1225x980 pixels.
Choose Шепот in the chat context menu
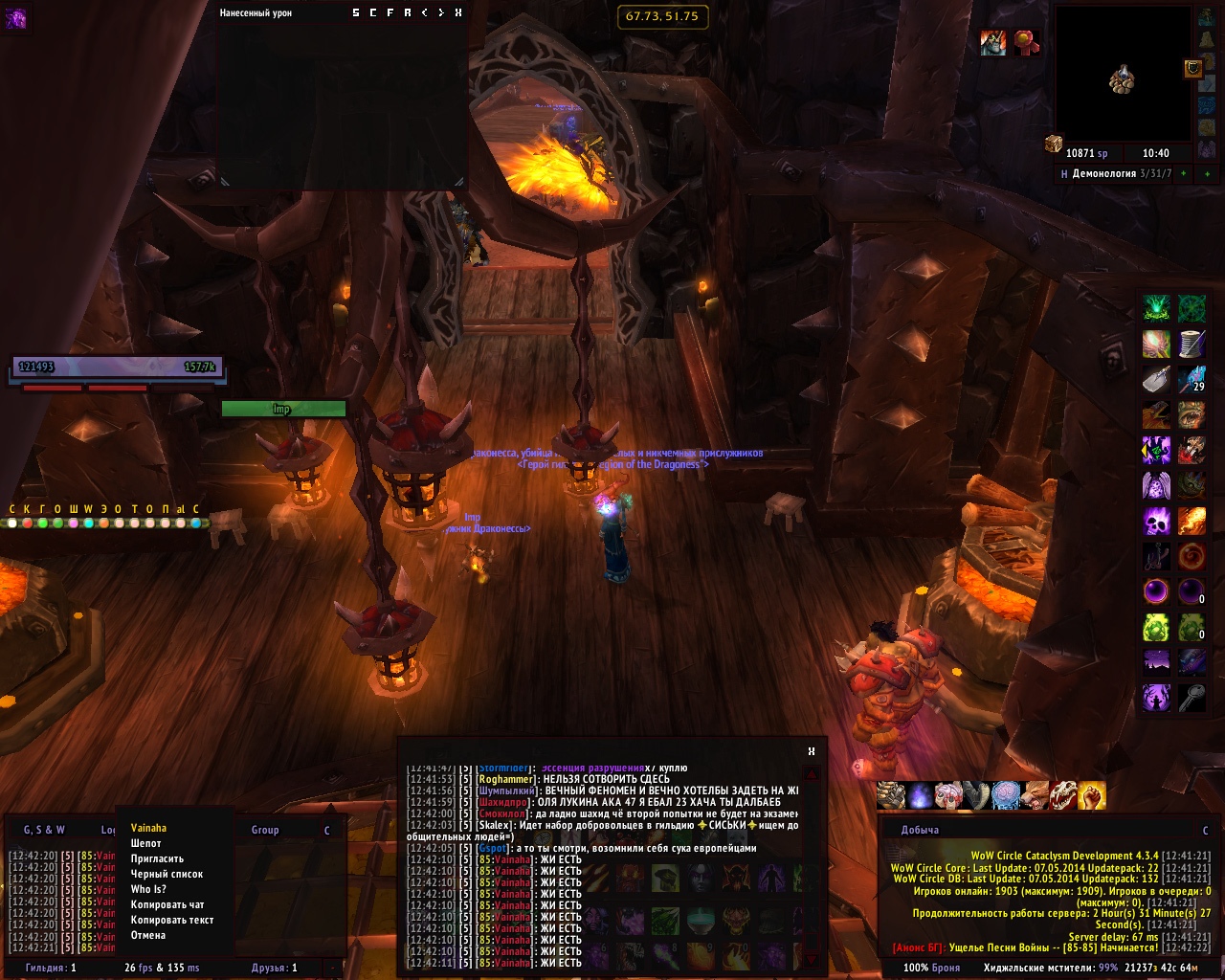click(x=146, y=843)
